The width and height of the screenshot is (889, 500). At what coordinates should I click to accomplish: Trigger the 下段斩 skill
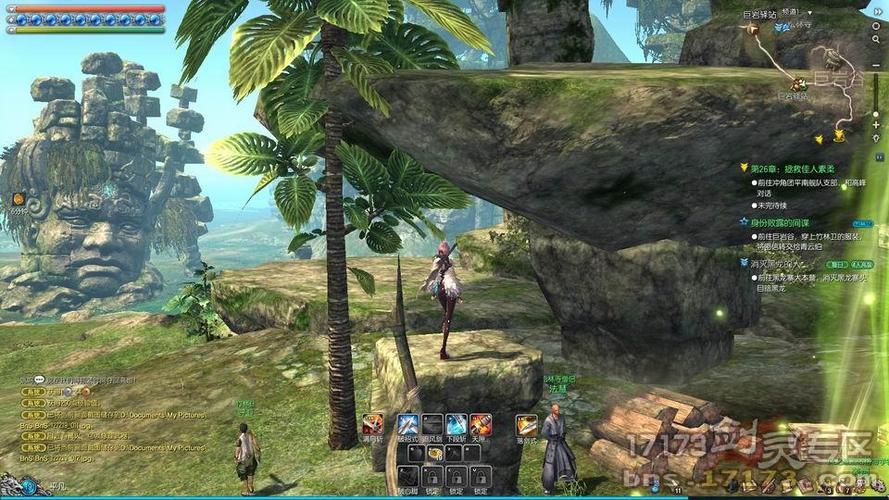(456, 424)
